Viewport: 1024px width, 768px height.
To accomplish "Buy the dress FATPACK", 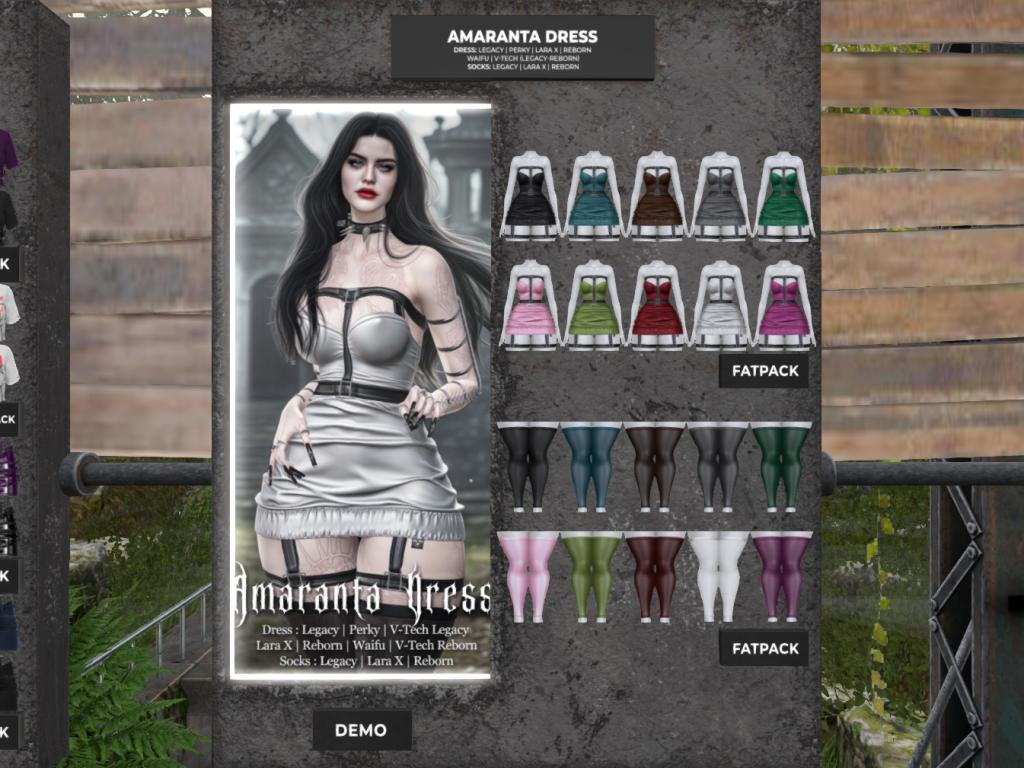I will pos(764,371).
